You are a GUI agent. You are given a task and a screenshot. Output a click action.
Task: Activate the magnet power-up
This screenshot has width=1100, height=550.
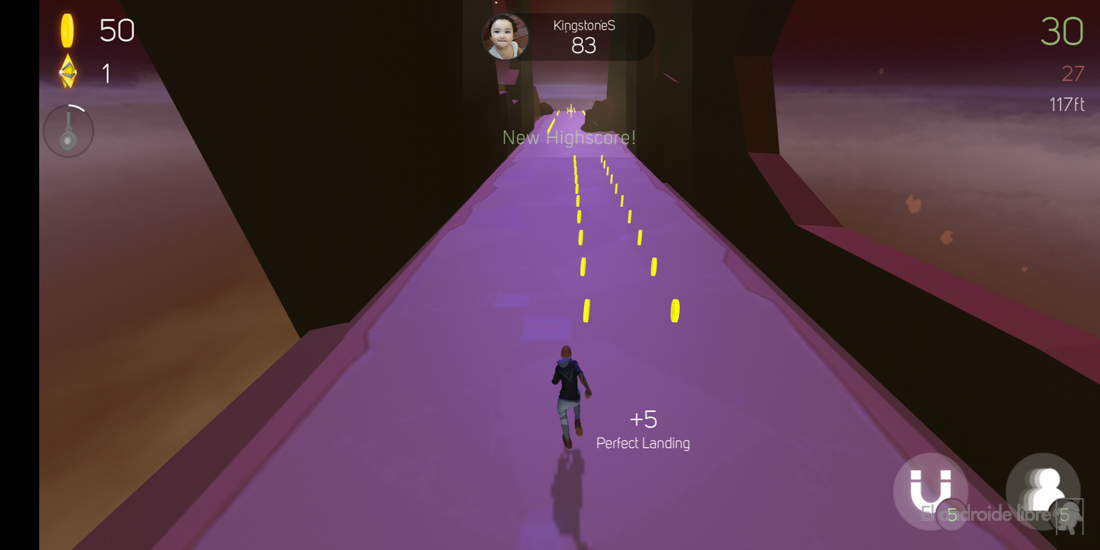[x=930, y=490]
